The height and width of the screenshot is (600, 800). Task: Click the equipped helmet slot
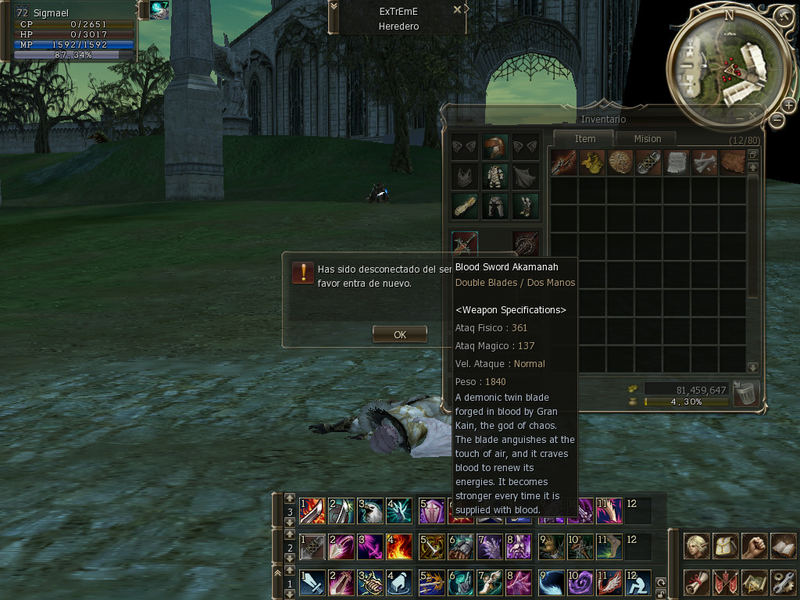[494, 148]
